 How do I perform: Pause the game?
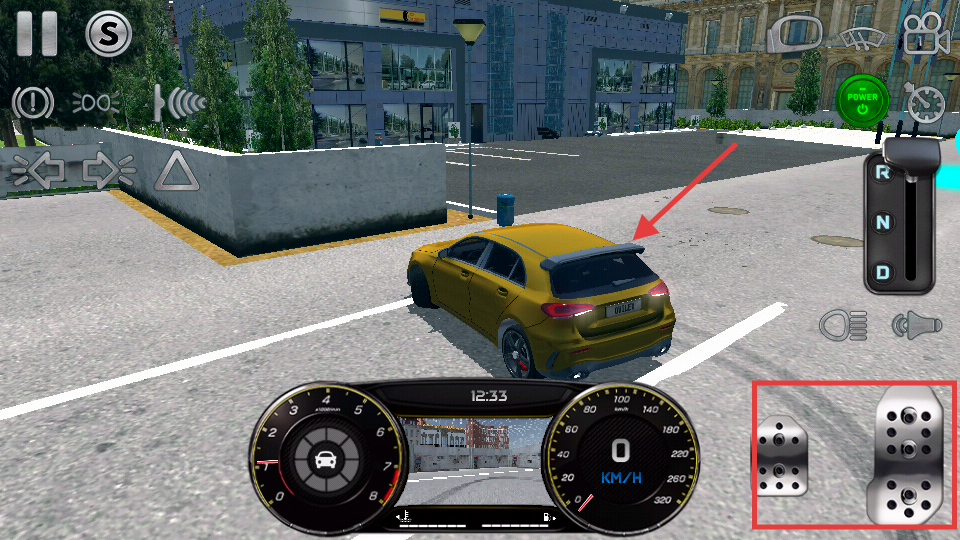[x=37, y=33]
